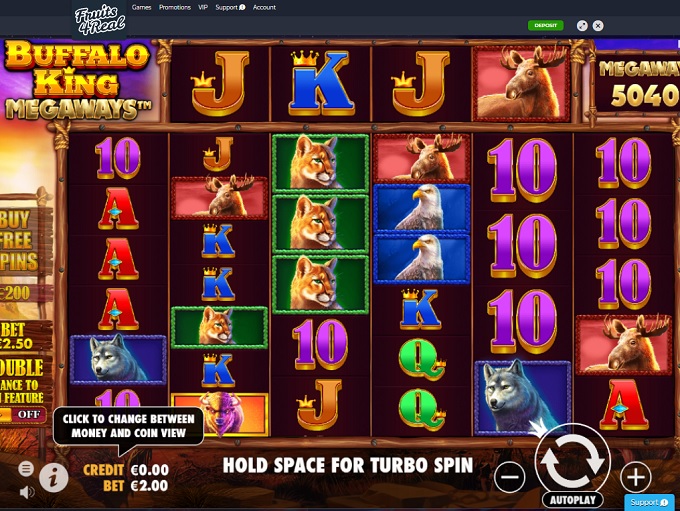
Task: Click the green Deposit button
Action: pos(546,25)
